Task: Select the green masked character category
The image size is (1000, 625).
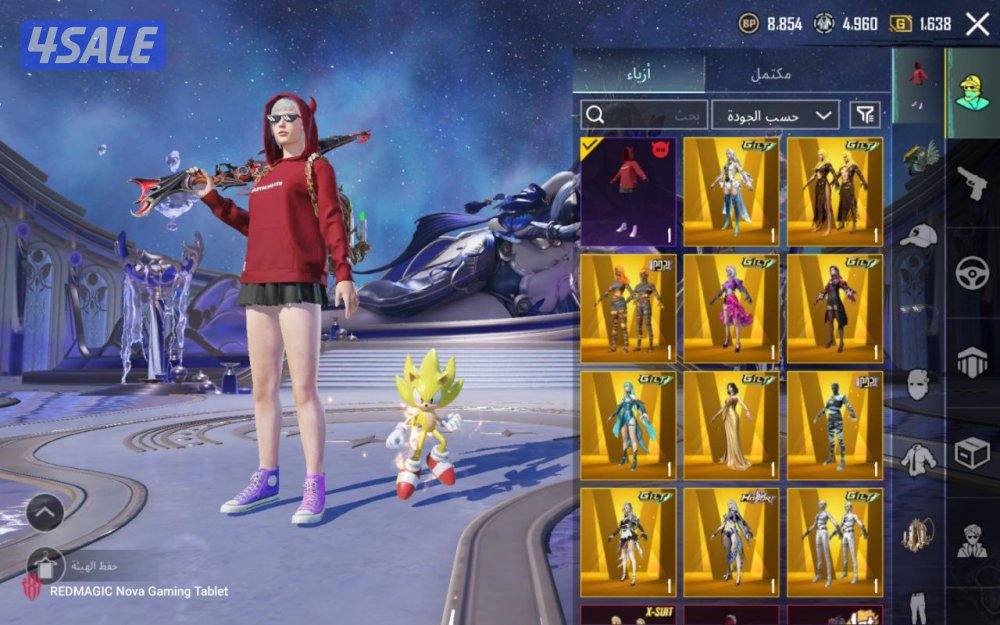Action: (972, 92)
